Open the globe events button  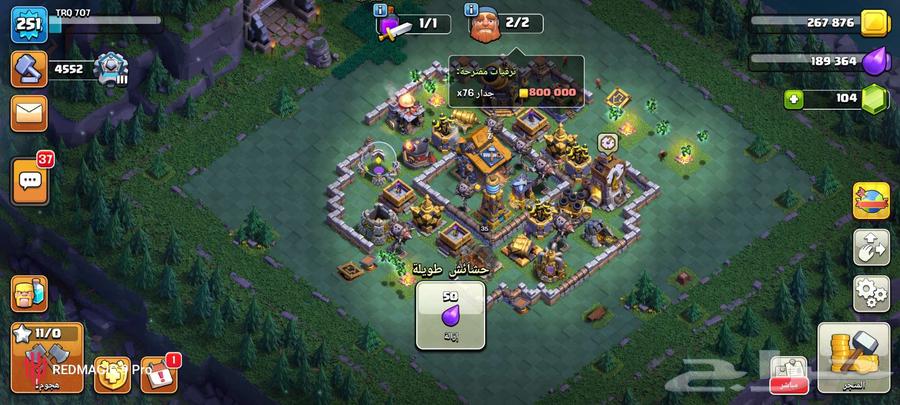coord(871,202)
